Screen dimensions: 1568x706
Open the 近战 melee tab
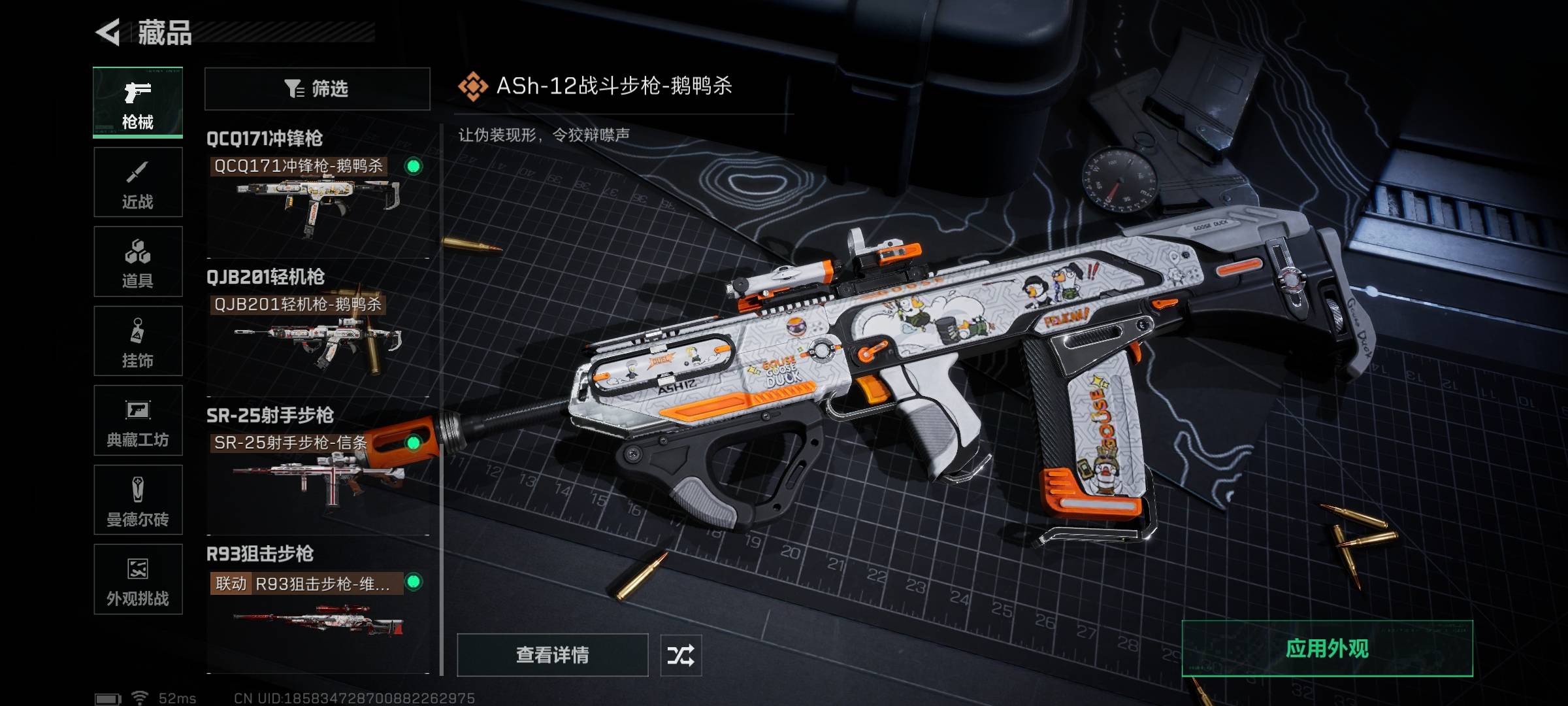point(138,182)
